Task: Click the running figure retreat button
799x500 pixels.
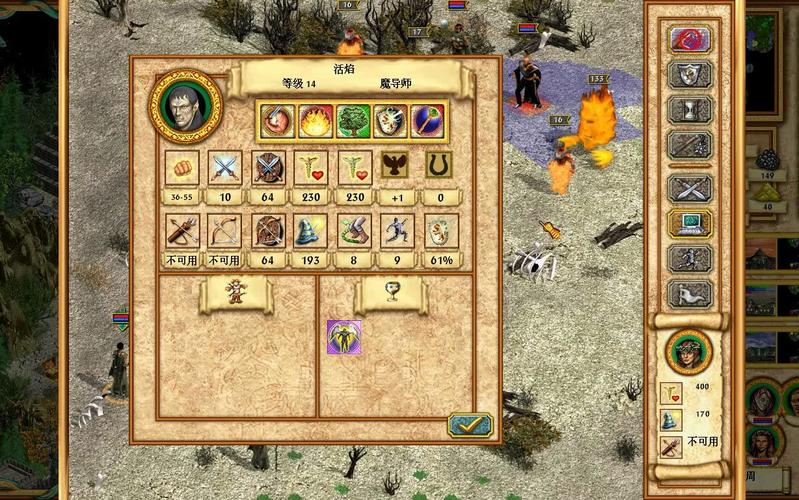Action: 690,258
